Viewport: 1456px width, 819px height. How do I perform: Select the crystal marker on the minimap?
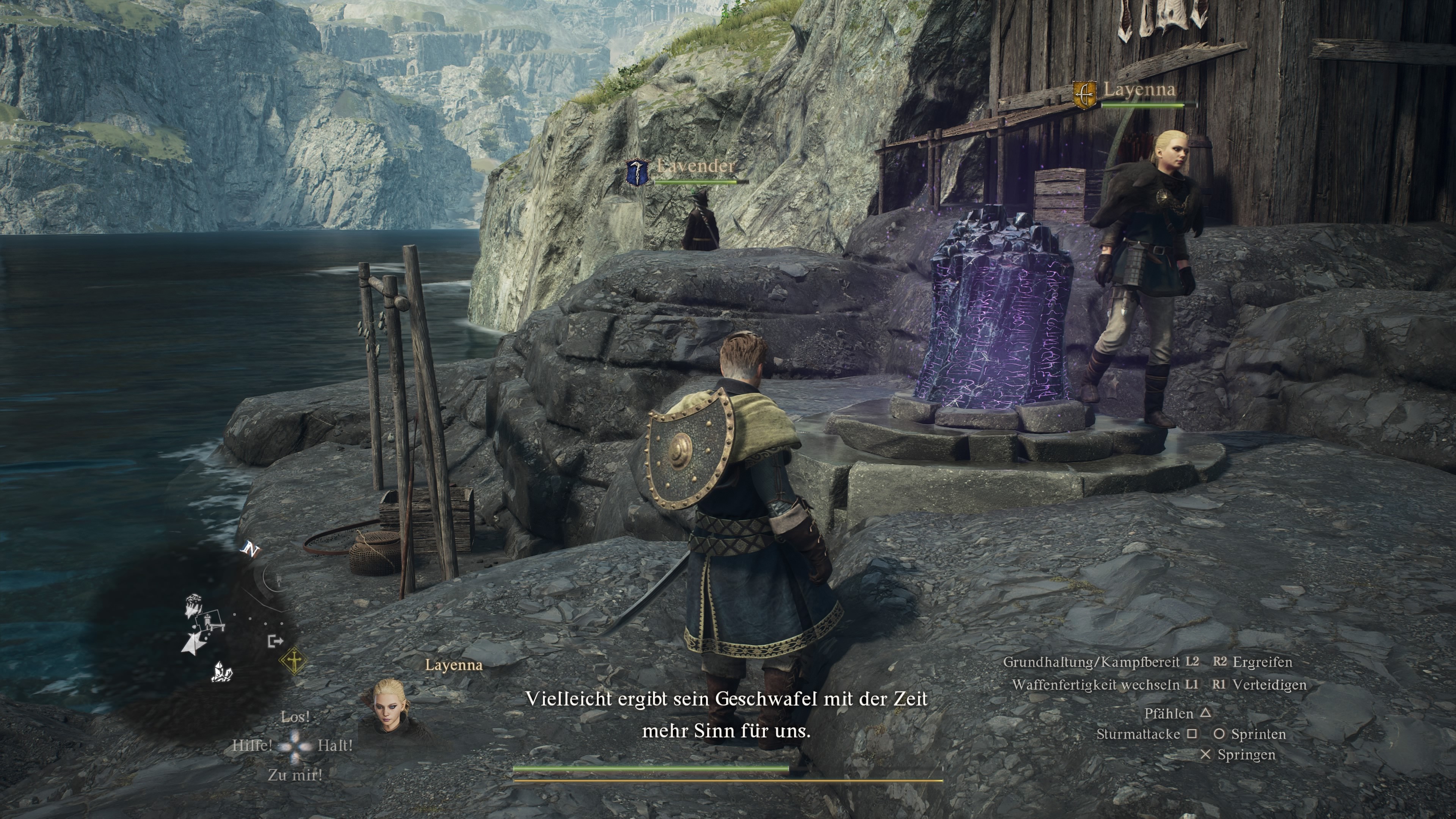[221, 672]
